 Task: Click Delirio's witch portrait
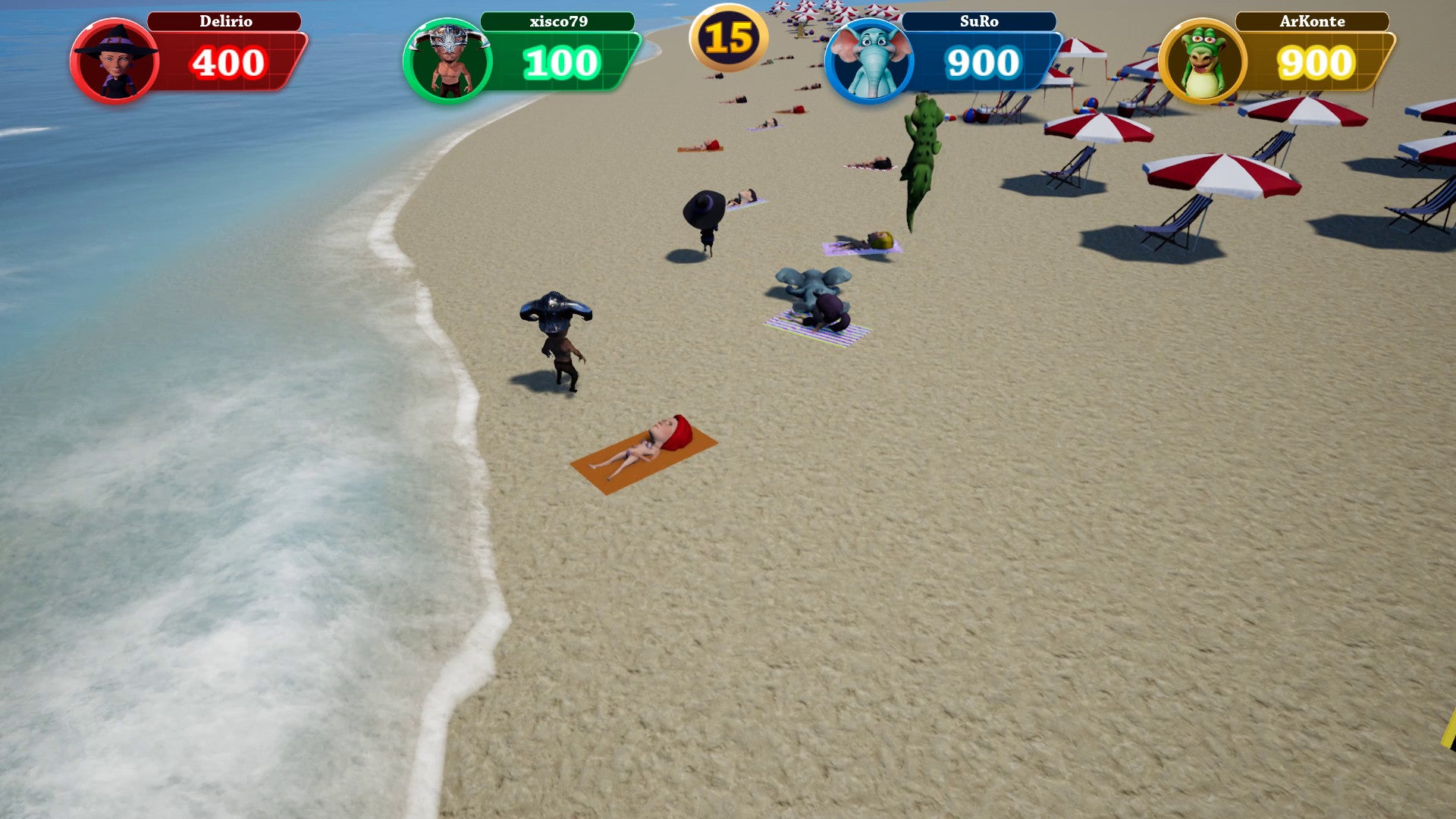115,61
